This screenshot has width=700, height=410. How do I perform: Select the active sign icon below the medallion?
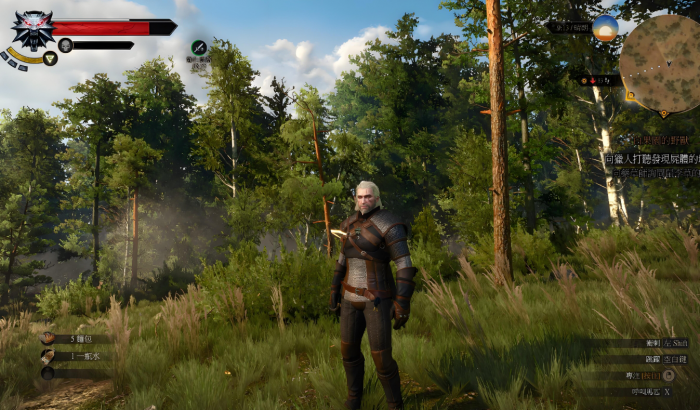click(50, 58)
